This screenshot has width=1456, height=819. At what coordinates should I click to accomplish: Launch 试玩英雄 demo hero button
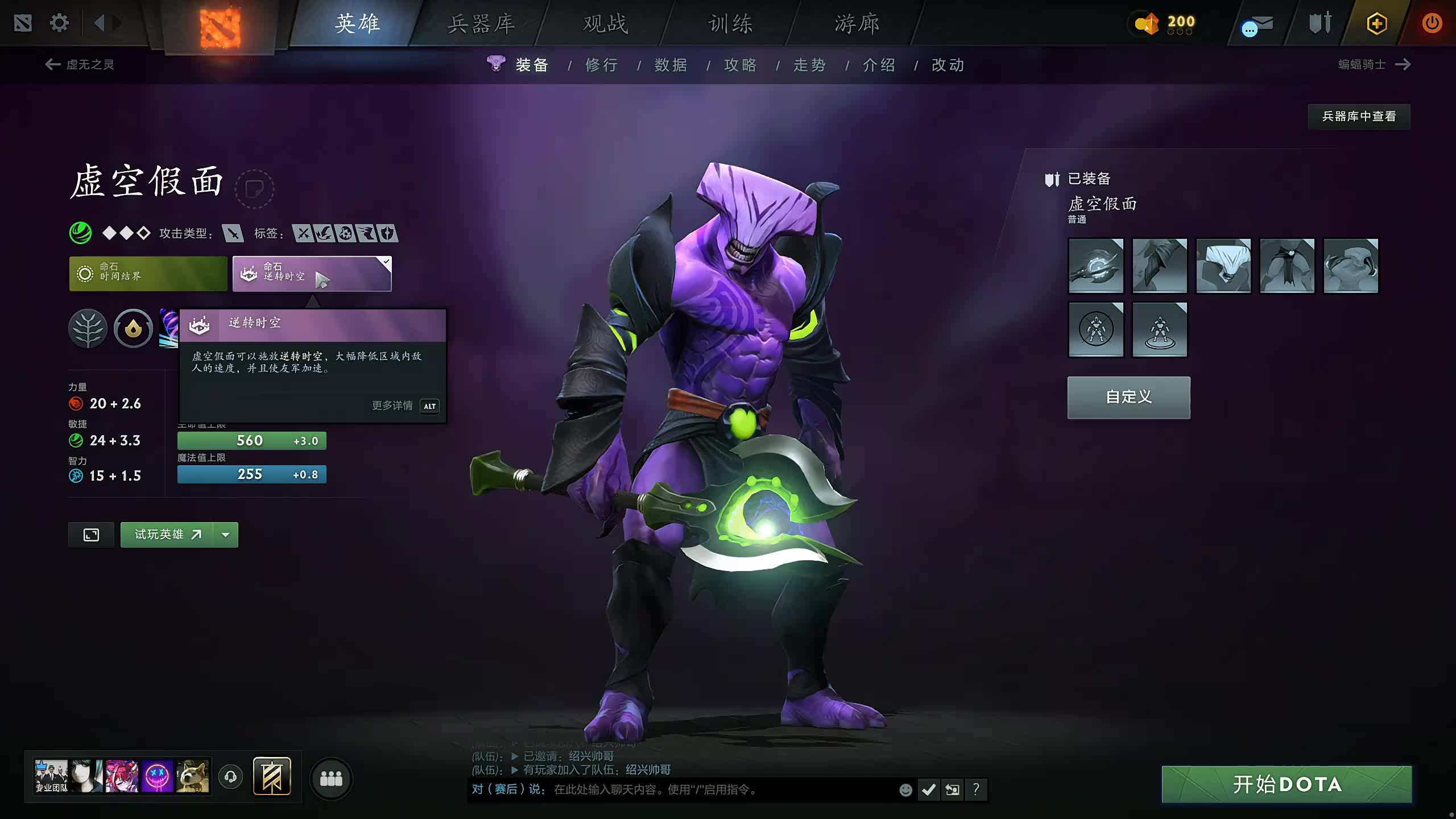pos(167,535)
